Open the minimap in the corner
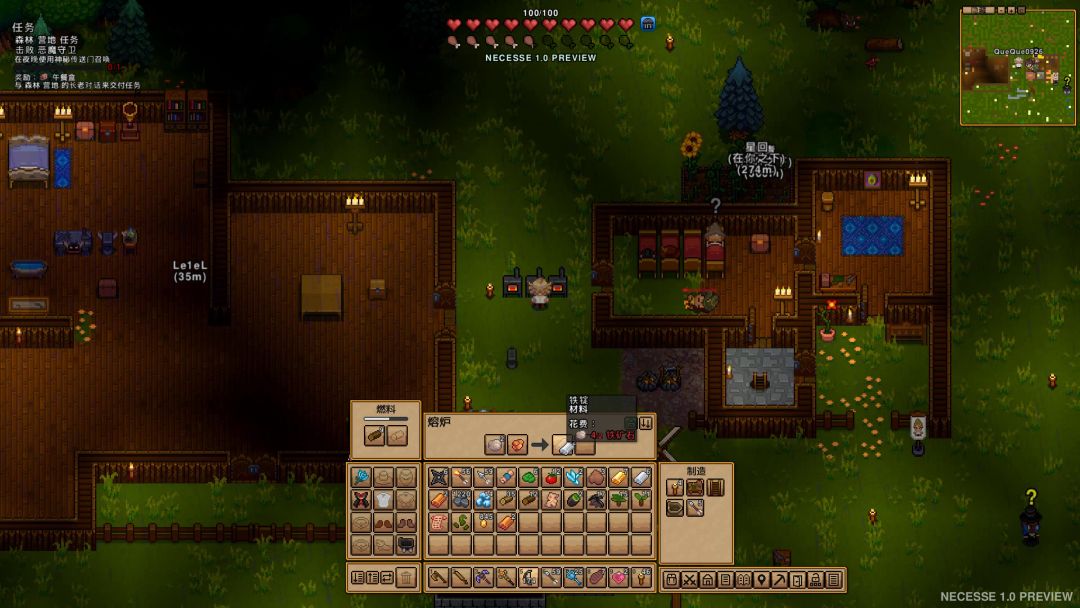 tap(1017, 66)
